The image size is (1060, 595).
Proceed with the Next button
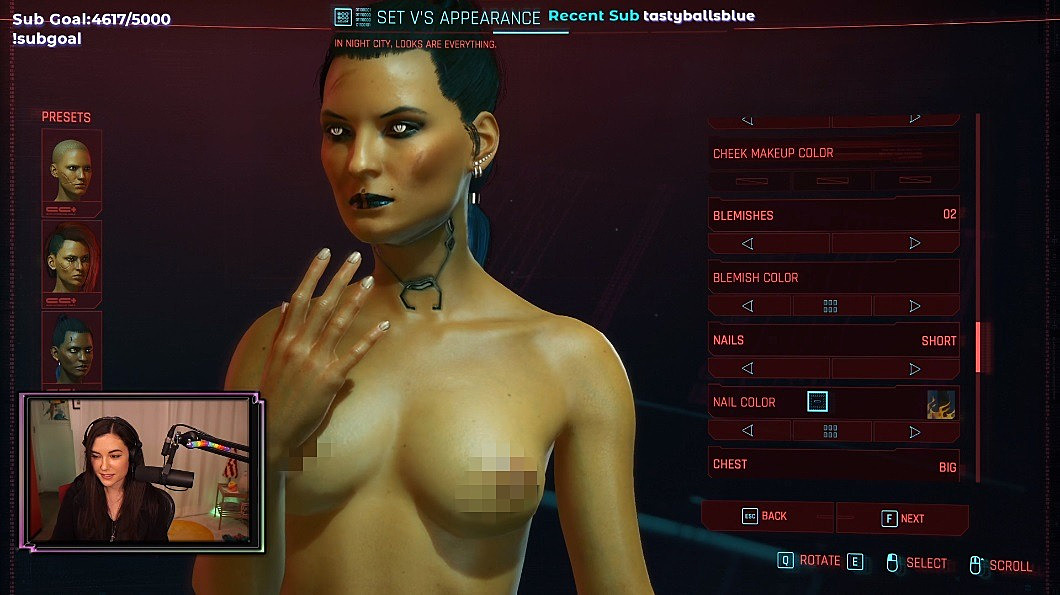coord(902,518)
